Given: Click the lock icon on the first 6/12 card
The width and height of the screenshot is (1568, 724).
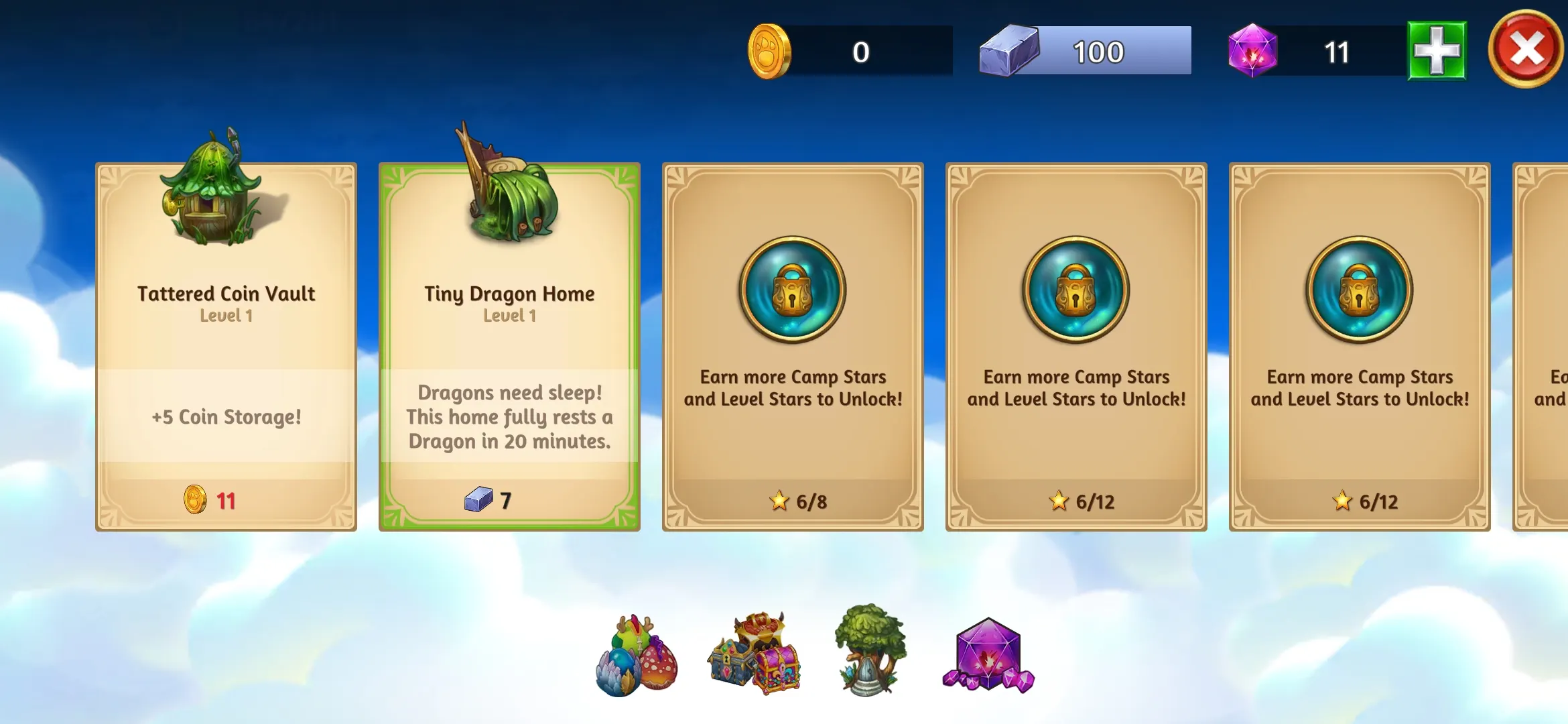Looking at the screenshot, I should click(x=1075, y=290).
